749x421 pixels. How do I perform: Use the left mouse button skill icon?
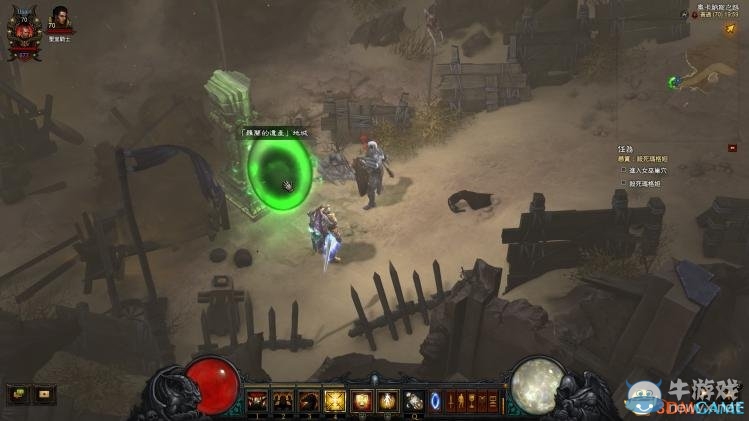pyautogui.click(x=361, y=401)
